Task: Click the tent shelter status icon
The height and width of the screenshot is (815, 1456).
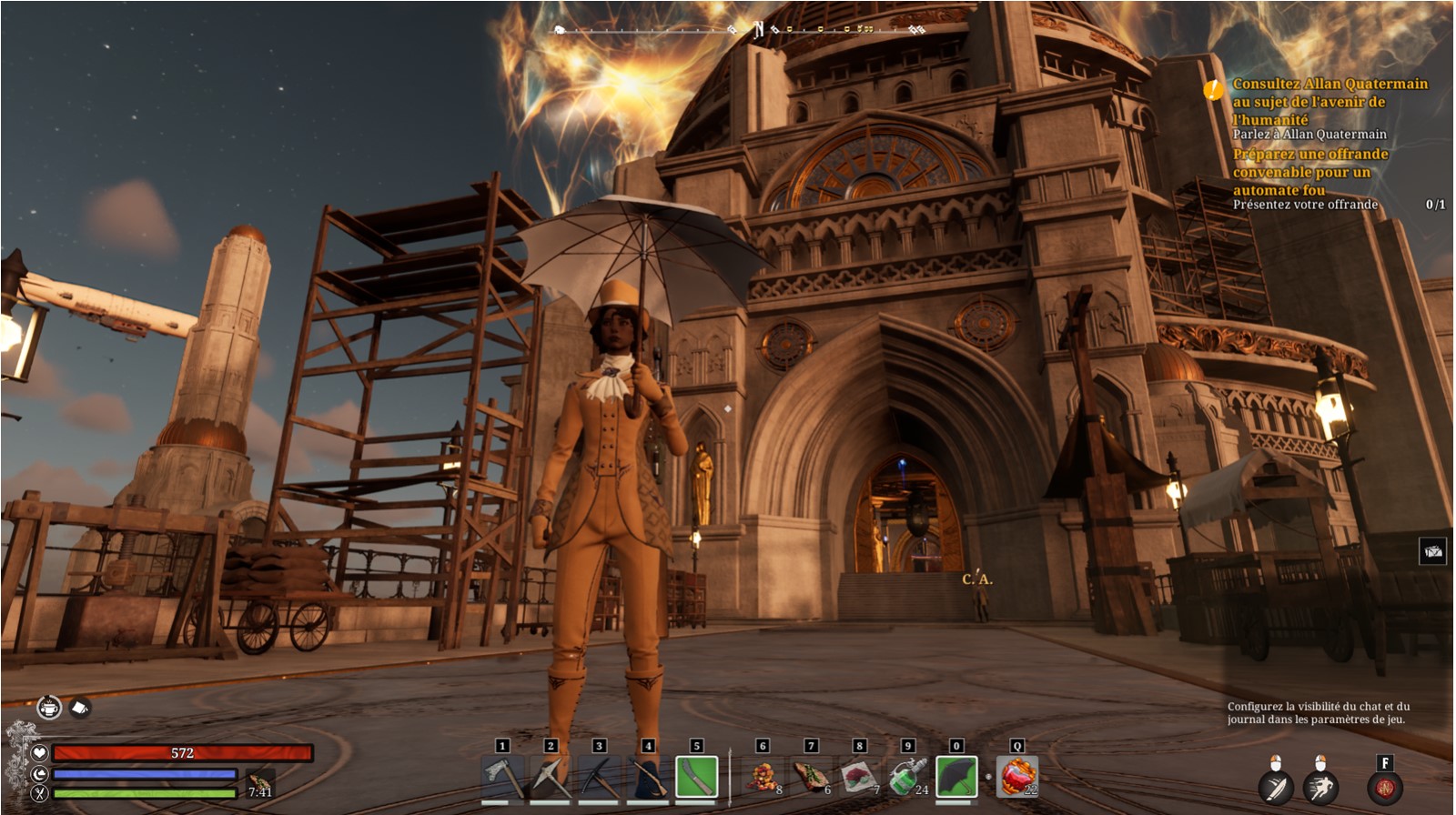Action: [80, 707]
